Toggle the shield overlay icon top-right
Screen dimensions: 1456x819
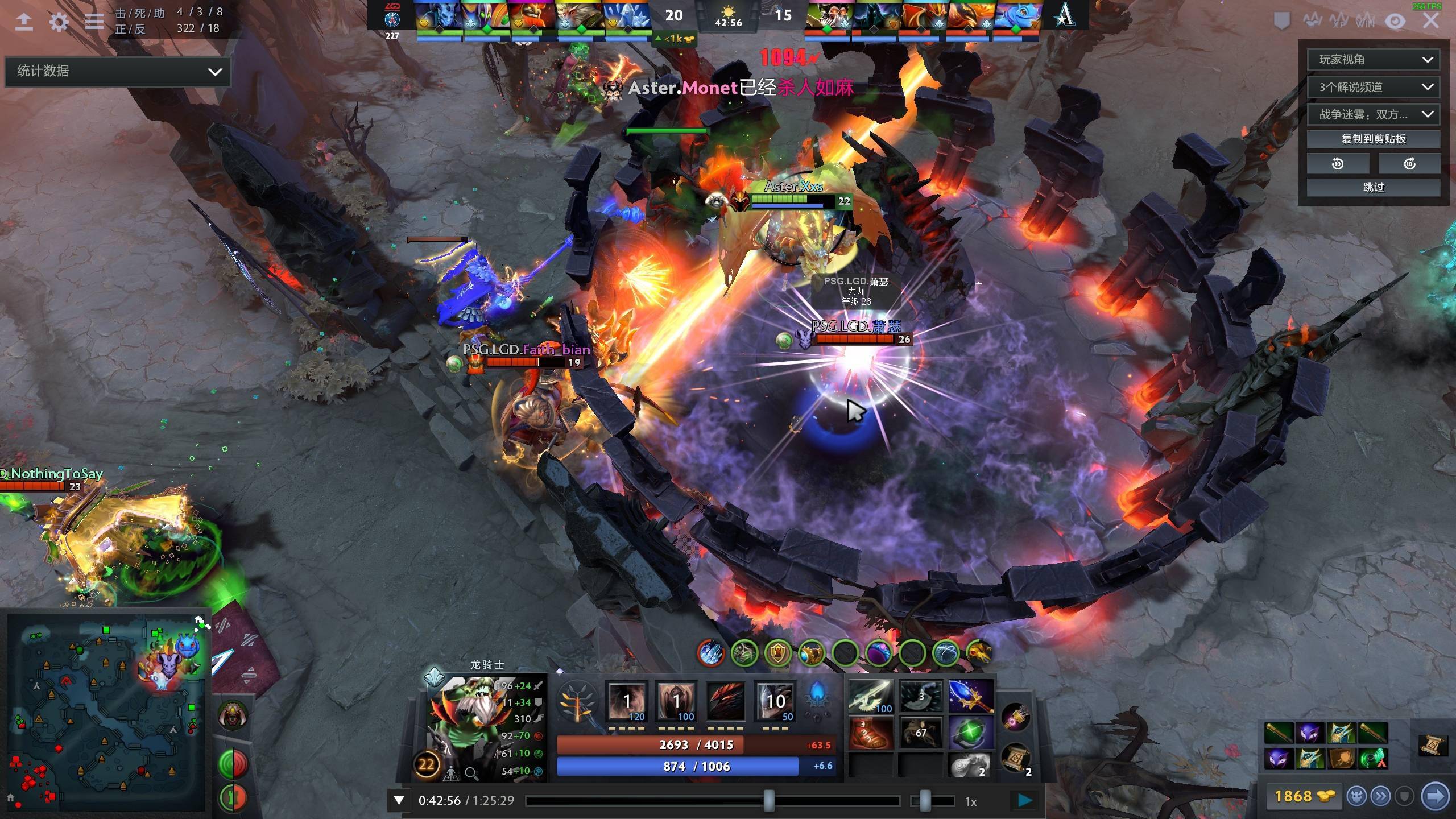point(1283,22)
